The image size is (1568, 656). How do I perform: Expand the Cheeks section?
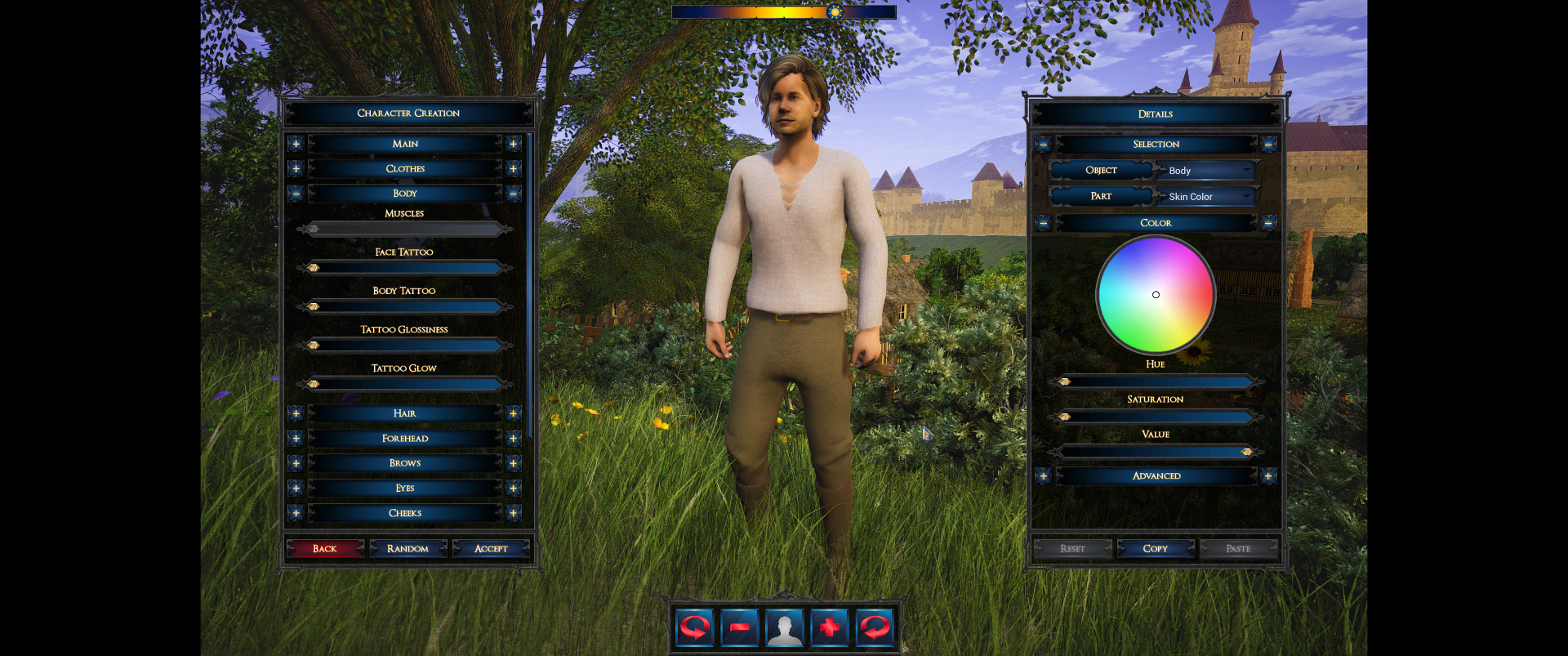[405, 513]
